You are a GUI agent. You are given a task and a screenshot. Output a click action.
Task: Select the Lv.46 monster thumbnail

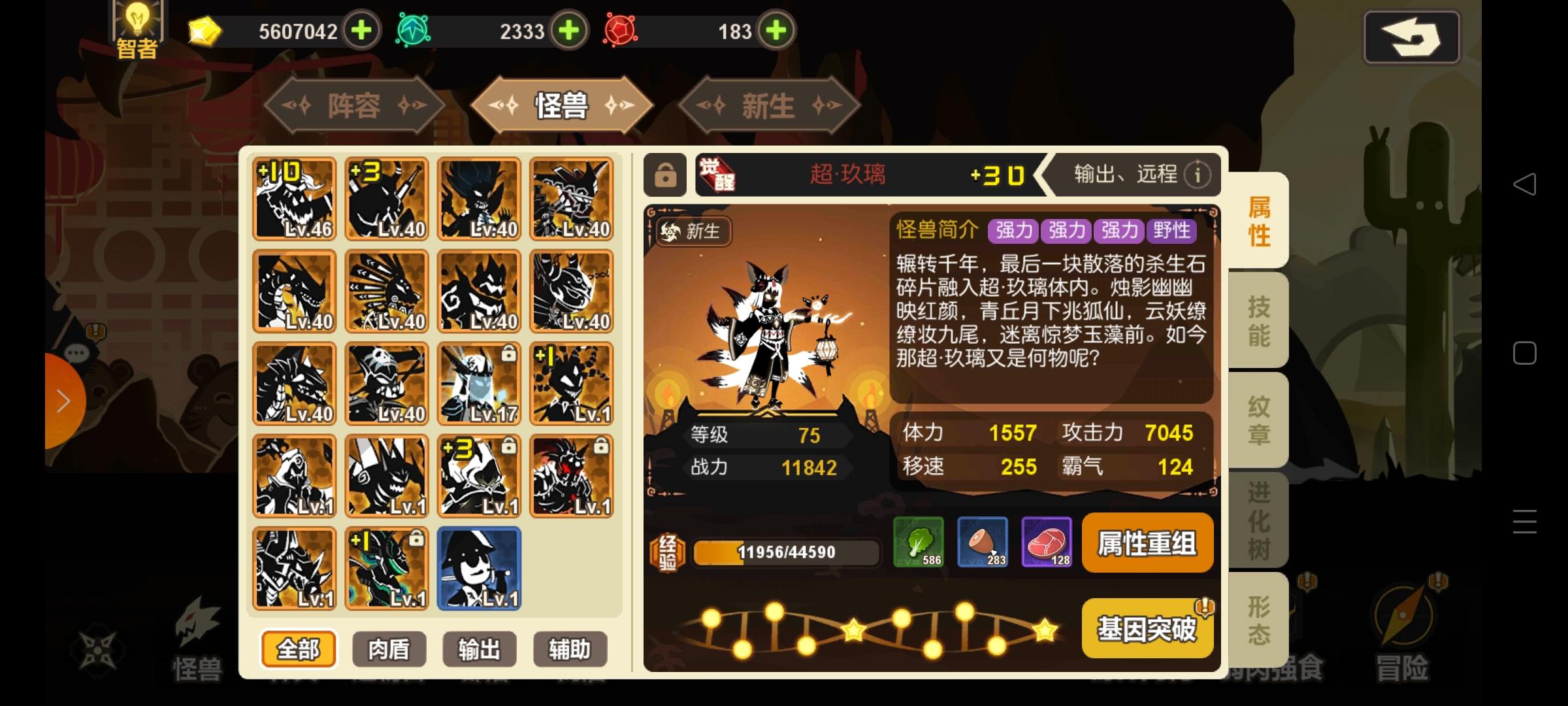[x=295, y=198]
